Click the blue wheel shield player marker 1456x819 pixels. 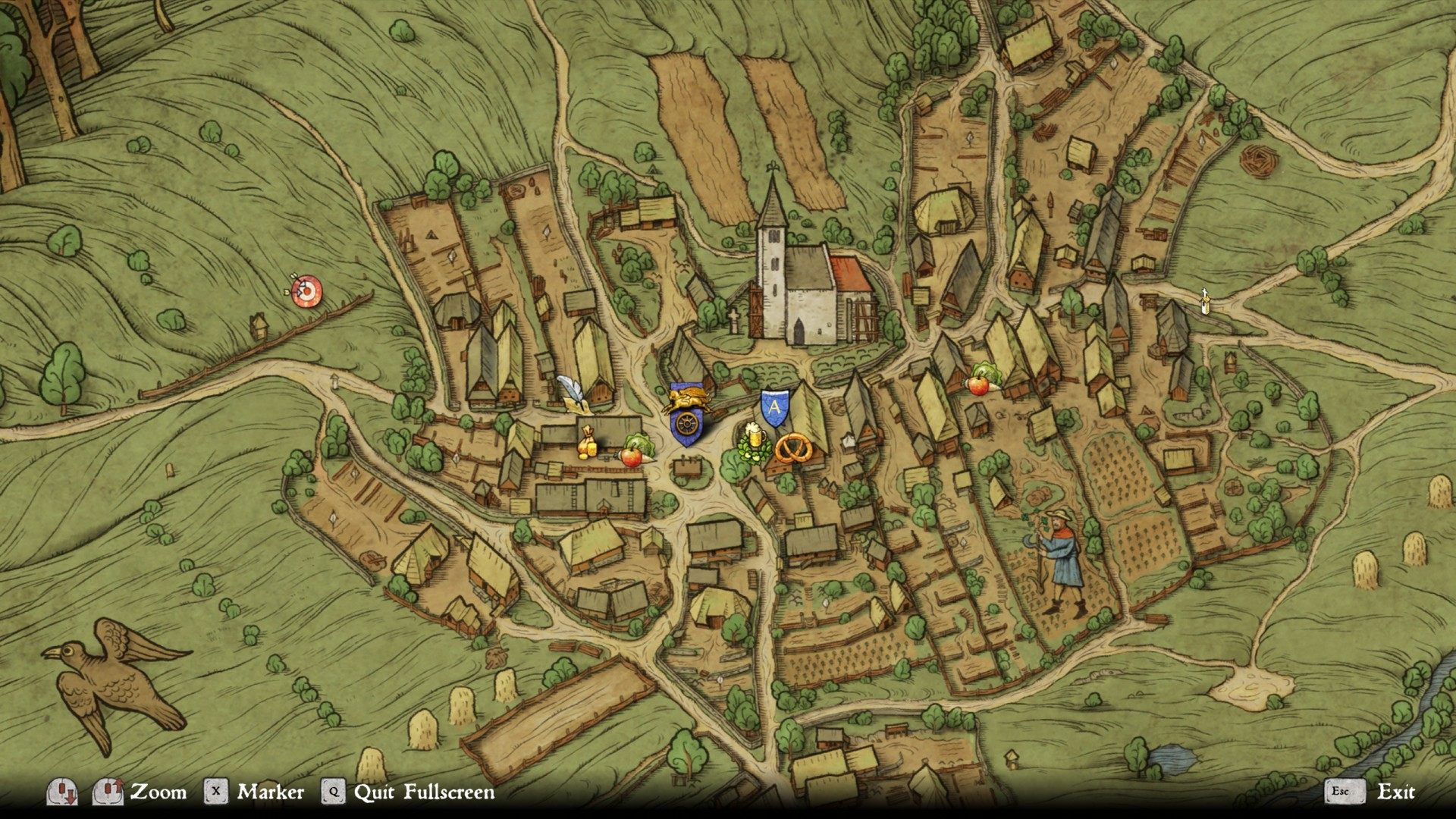(687, 426)
